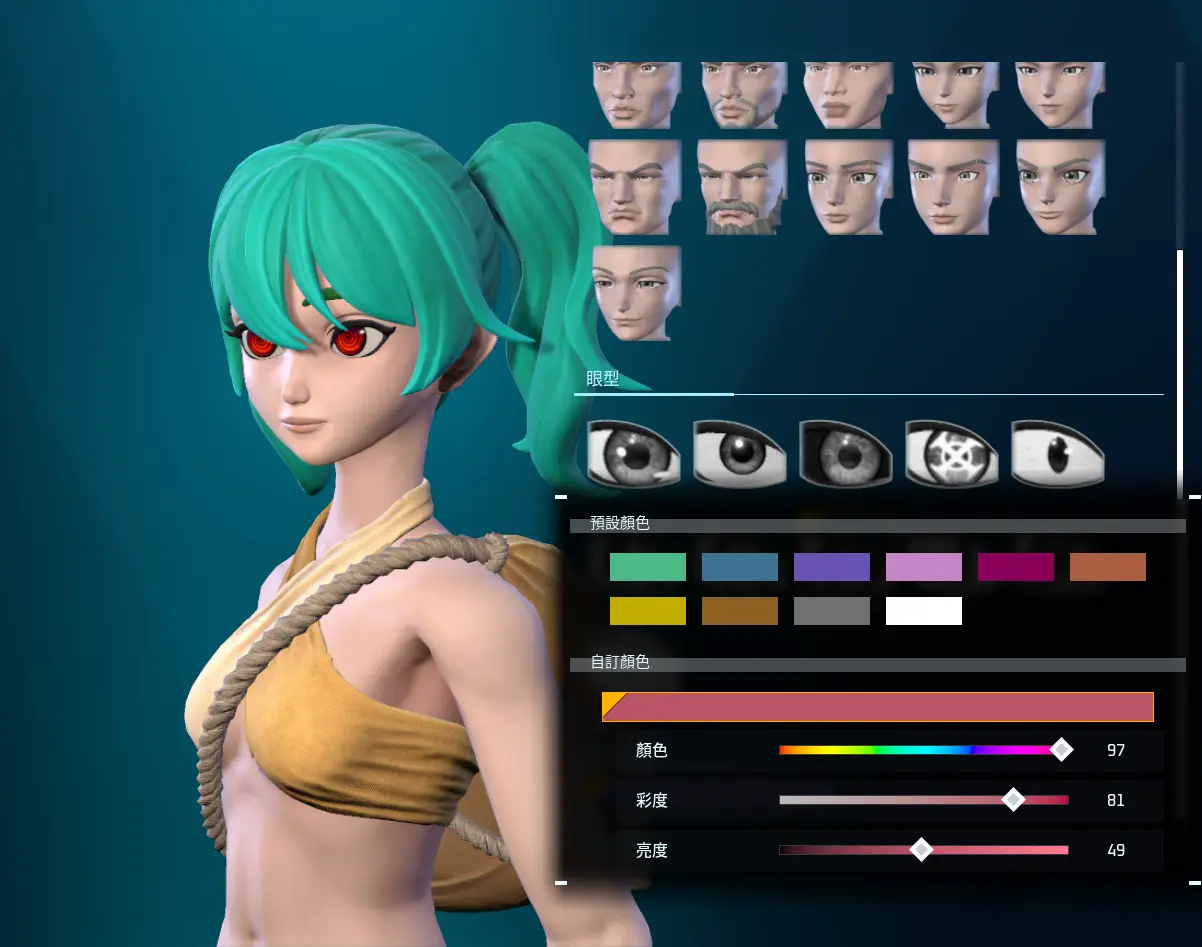
Task: Pick the gray preset color swatch
Action: tap(831, 611)
